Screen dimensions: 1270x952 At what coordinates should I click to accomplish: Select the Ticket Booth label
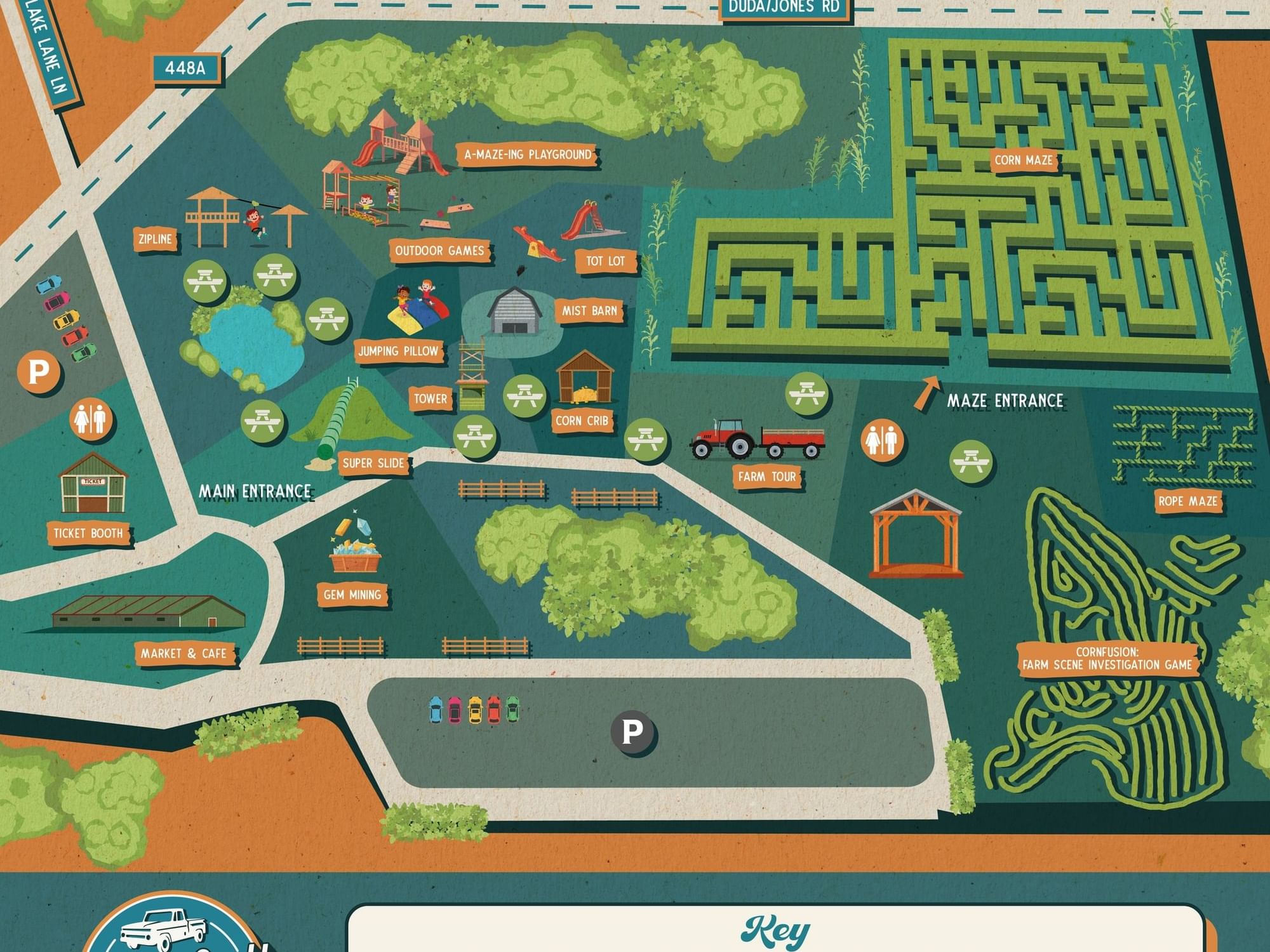click(88, 533)
